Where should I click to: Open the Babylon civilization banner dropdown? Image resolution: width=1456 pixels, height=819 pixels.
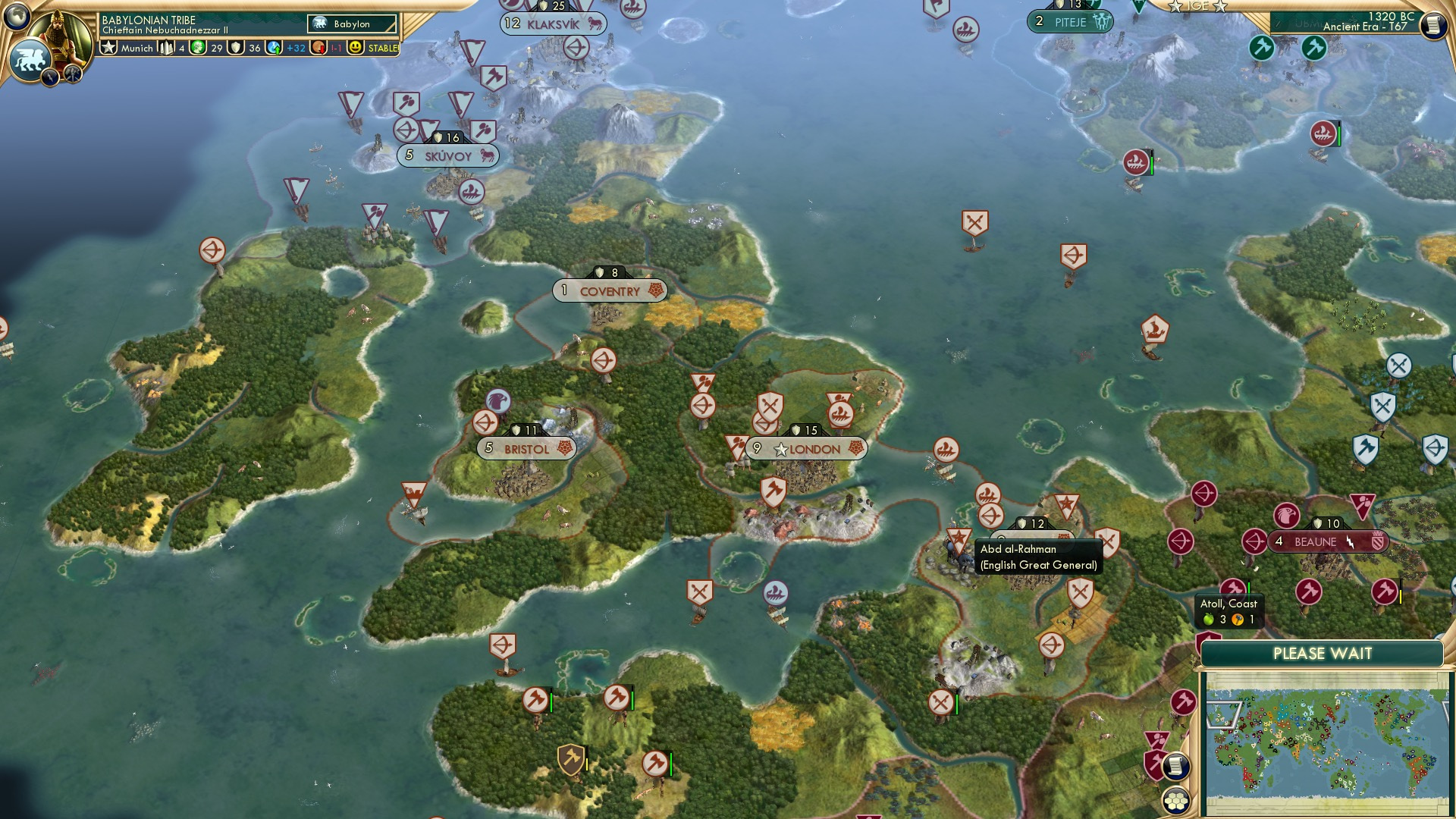click(352, 24)
